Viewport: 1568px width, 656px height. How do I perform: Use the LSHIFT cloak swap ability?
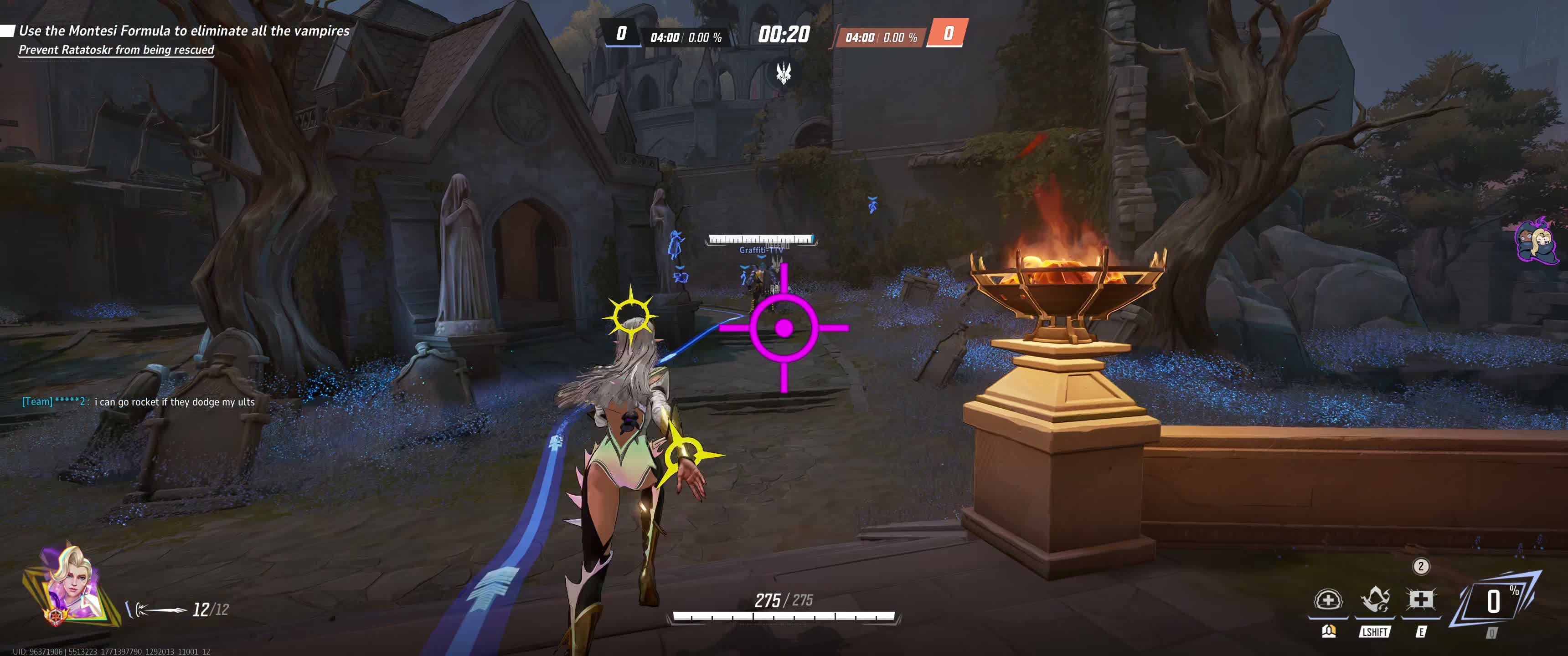coord(1374,600)
